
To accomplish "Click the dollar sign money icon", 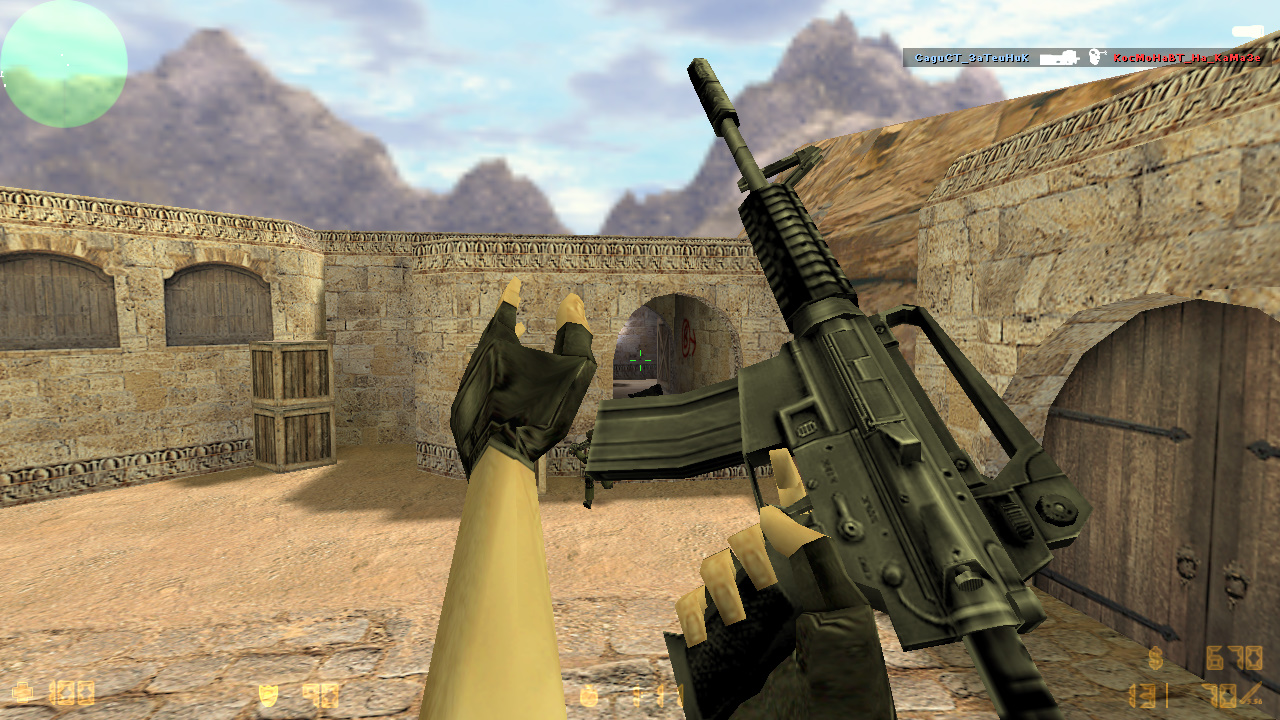I will (1155, 658).
